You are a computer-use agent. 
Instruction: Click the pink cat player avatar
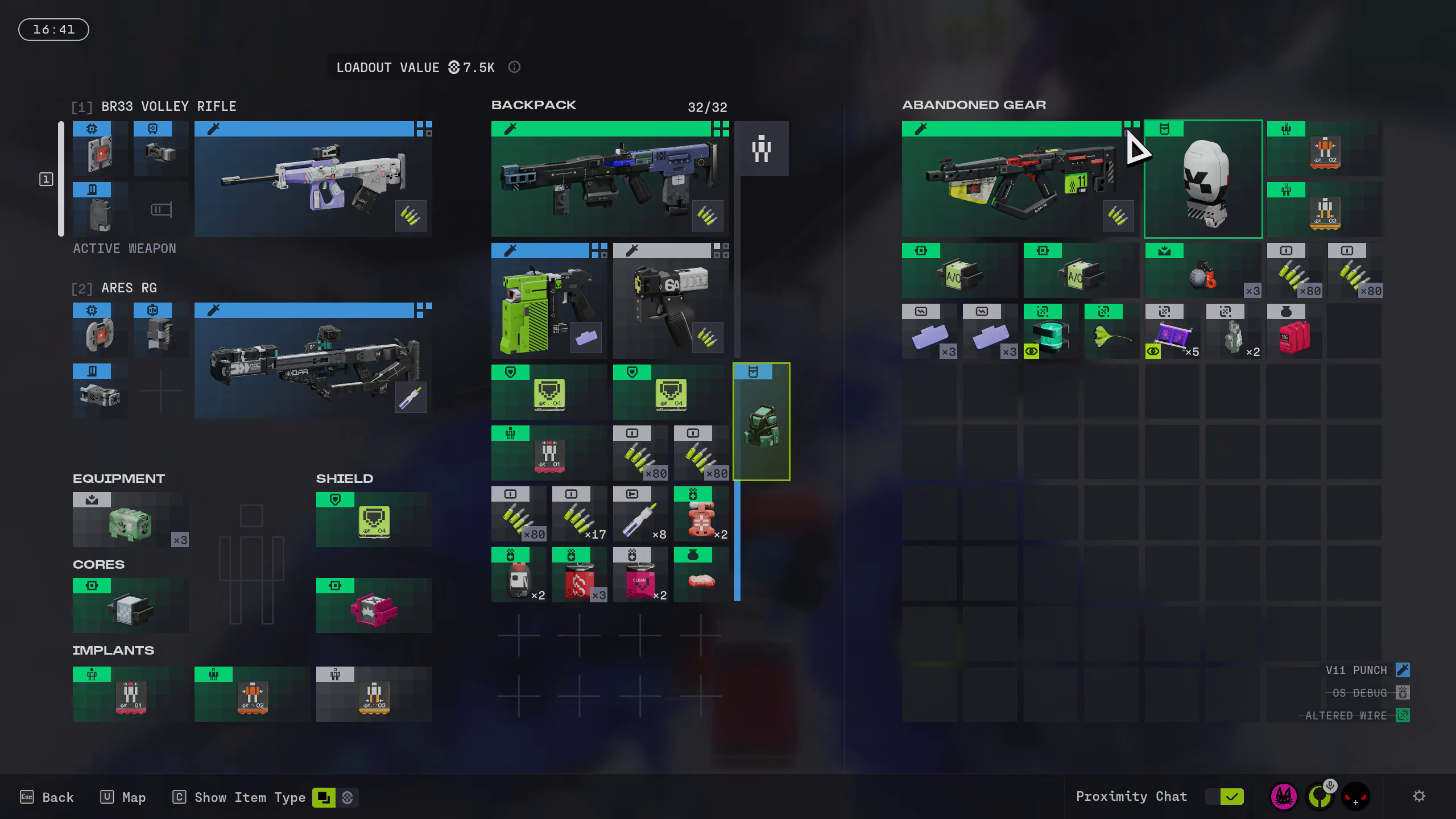[x=1283, y=796]
